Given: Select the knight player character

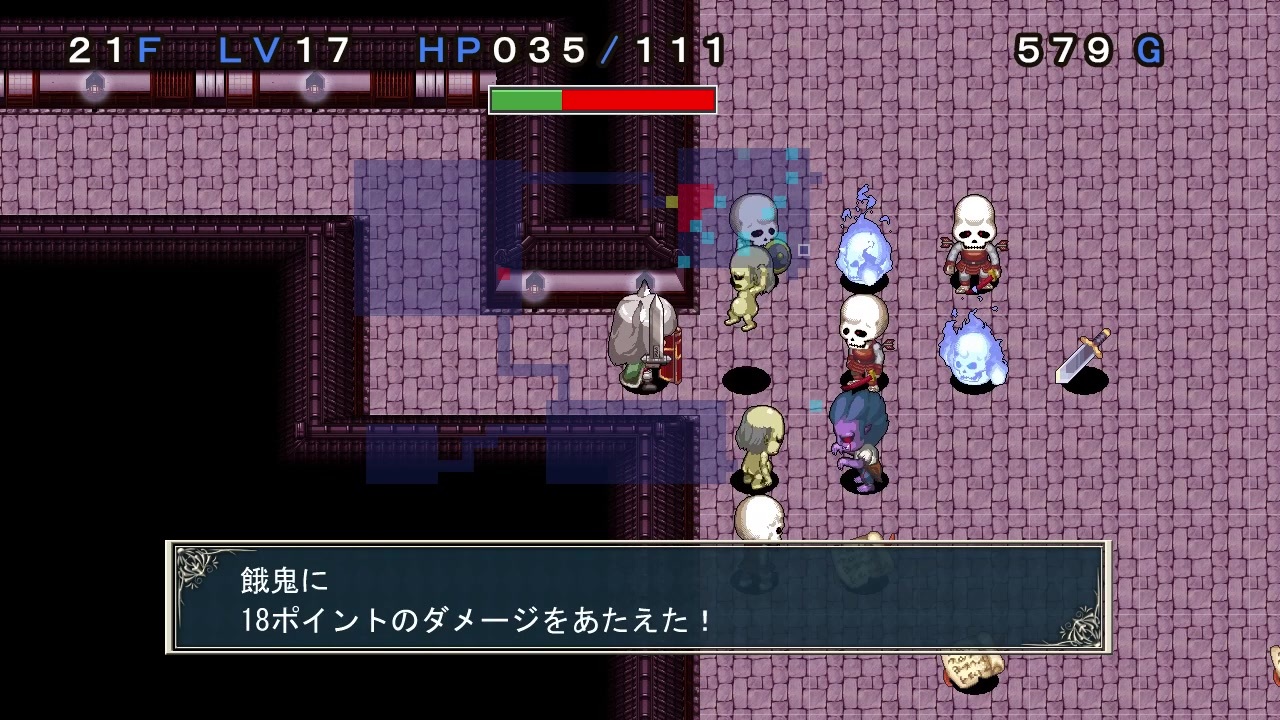Looking at the screenshot, I should point(645,340).
